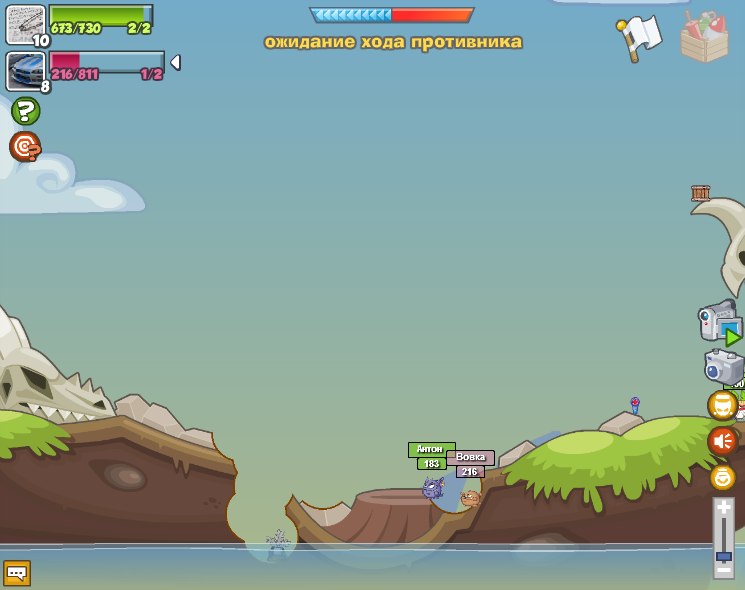Image resolution: width=745 pixels, height=590 pixels.
Task: Open the weapons crate inventory
Action: coord(704,37)
